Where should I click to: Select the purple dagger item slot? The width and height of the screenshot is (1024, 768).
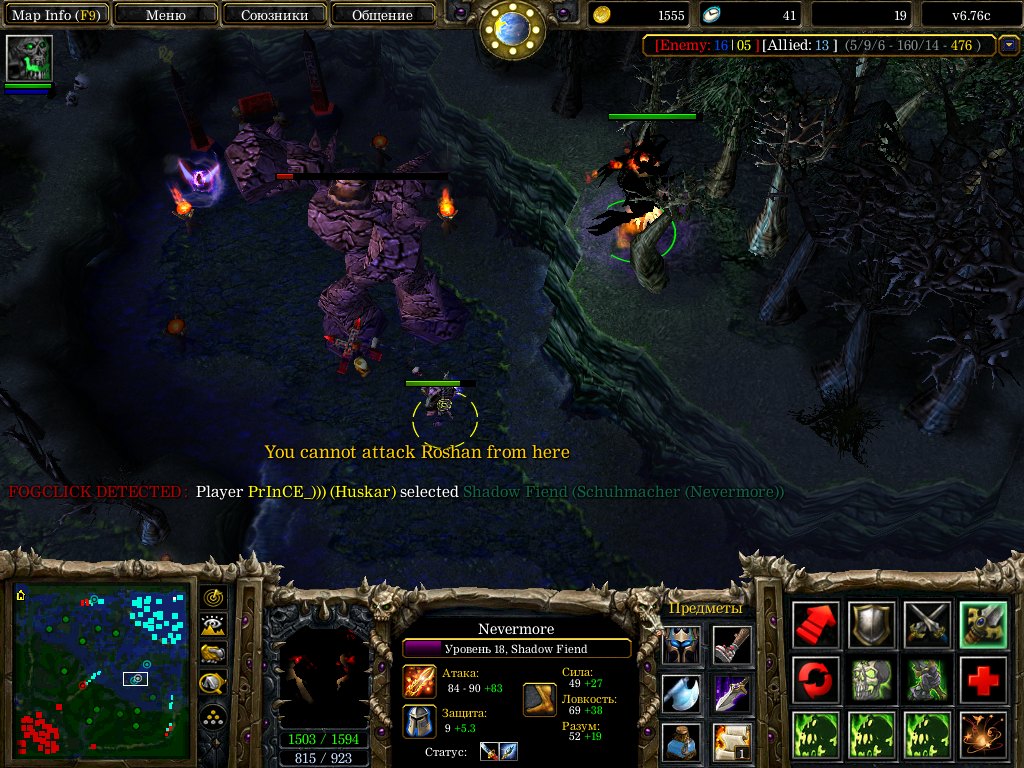pos(732,693)
